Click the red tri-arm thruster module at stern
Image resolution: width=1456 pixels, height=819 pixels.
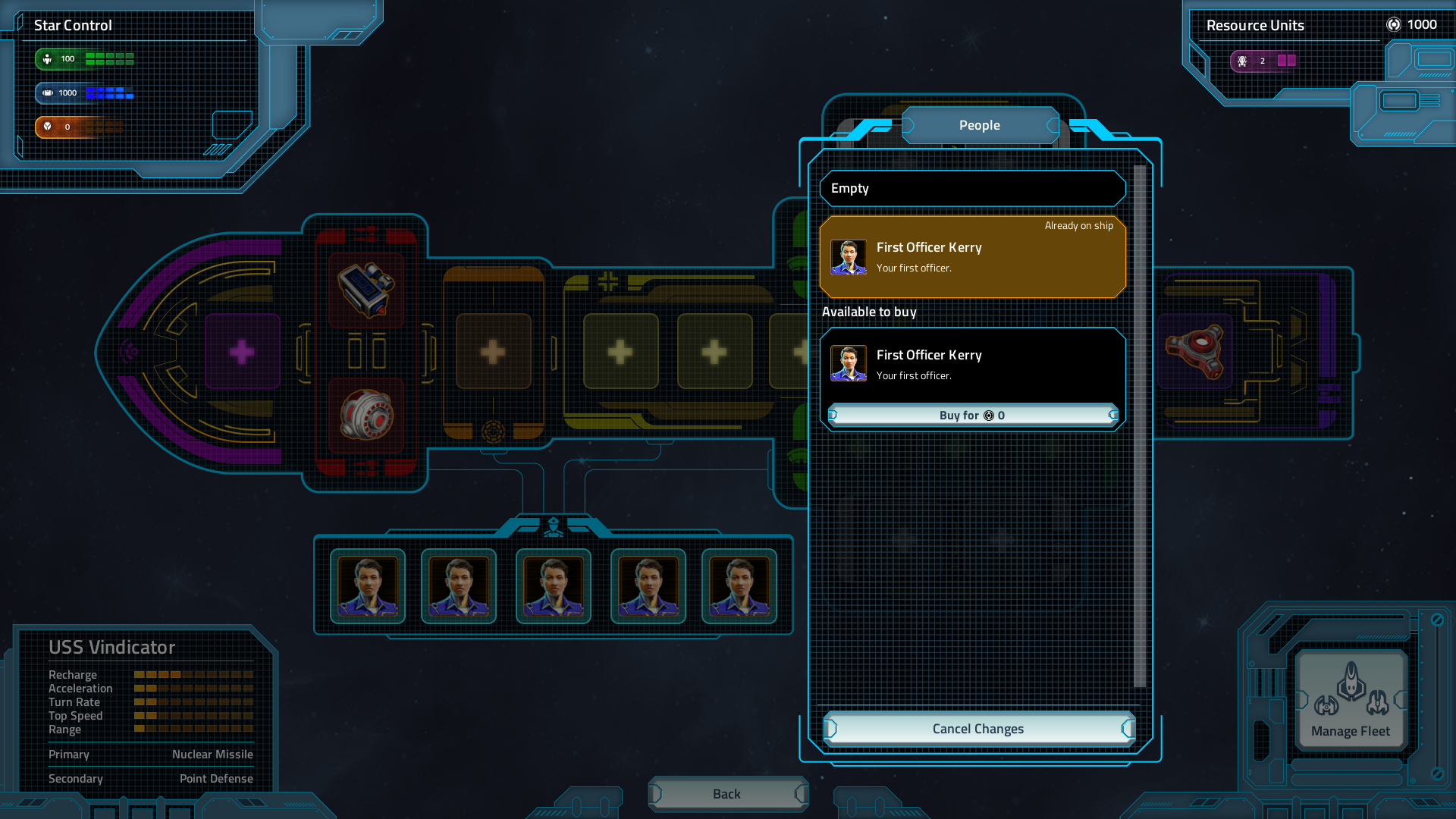pos(1195,351)
